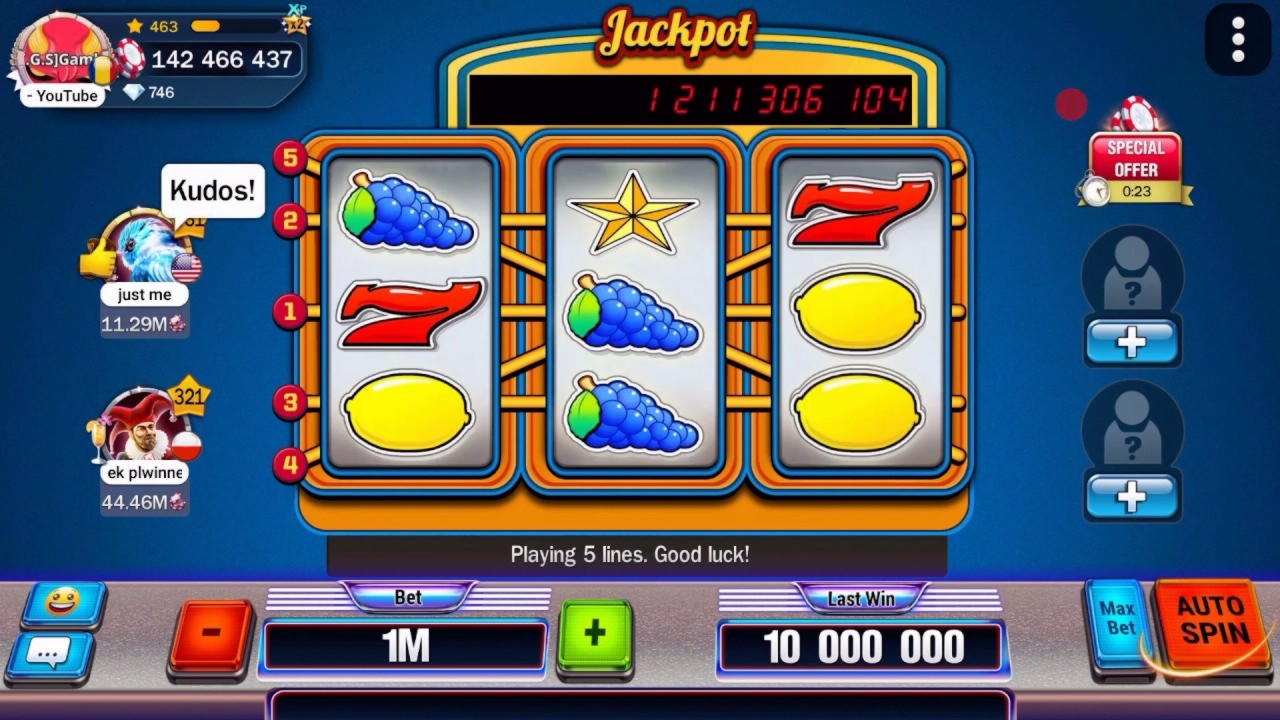
Task: Tap the chip balance 142 466 437
Action: tap(221, 60)
